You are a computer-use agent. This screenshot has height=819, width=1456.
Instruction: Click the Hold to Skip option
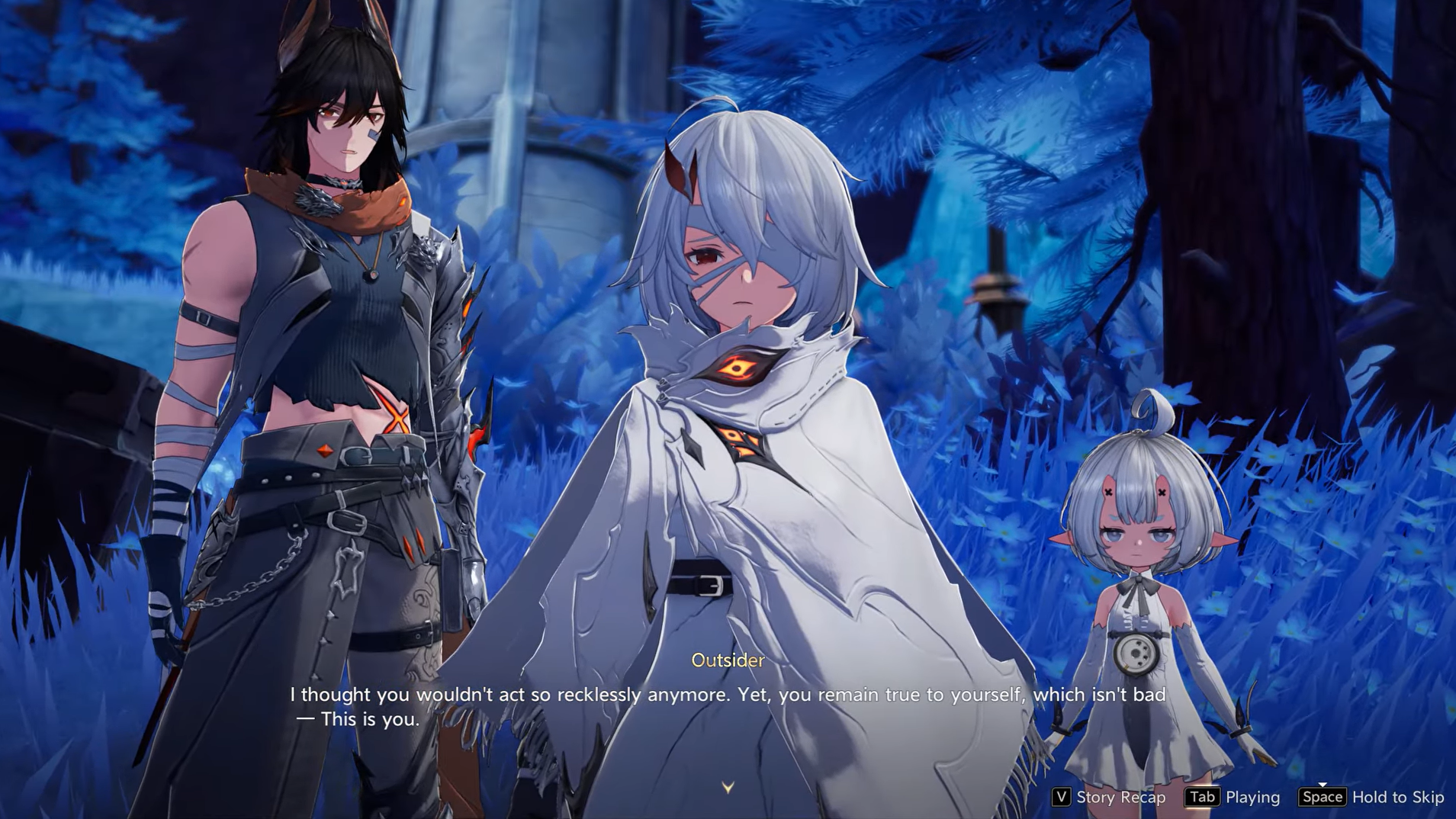tap(1372, 797)
